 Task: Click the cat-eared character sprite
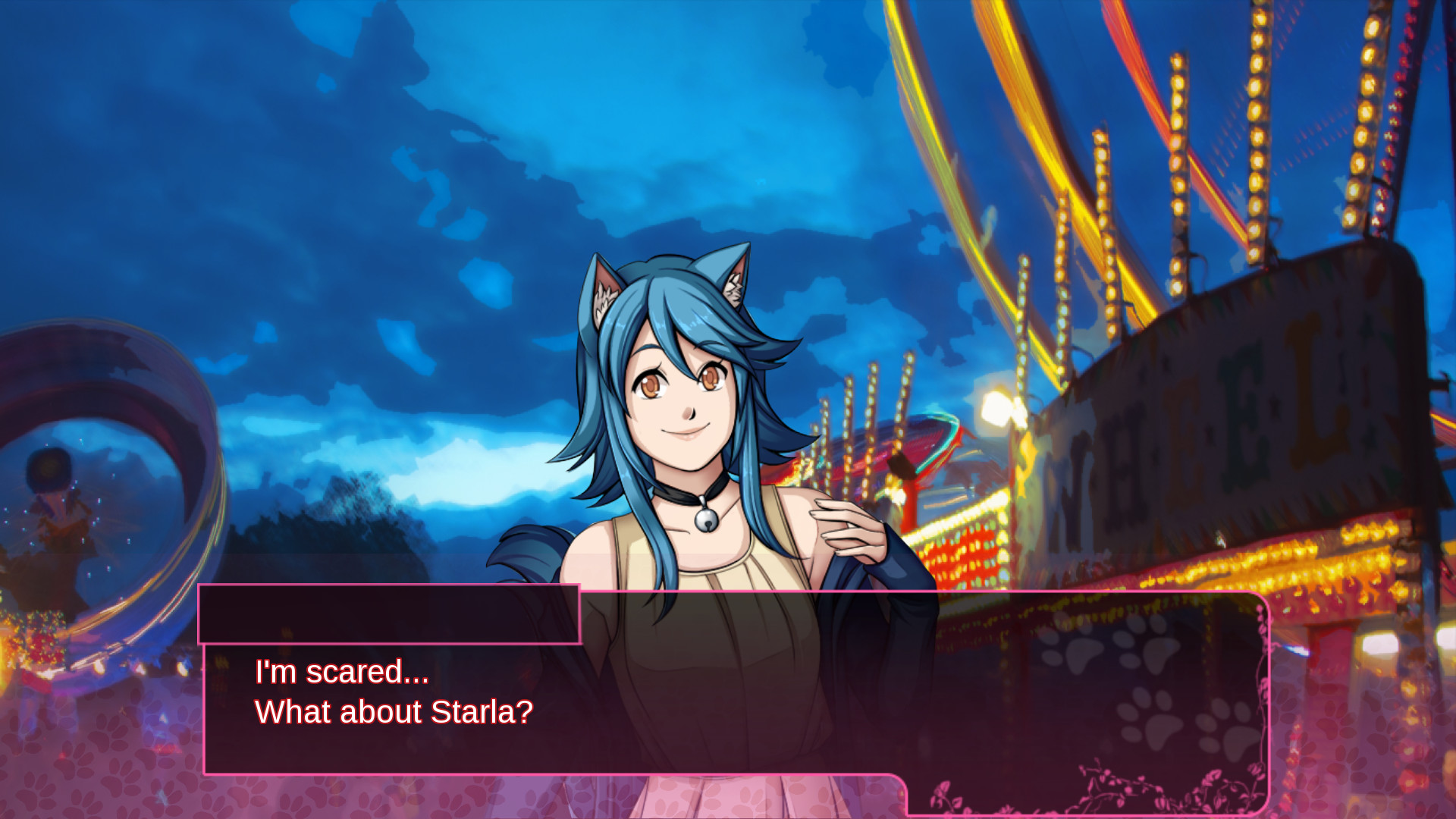click(682, 455)
